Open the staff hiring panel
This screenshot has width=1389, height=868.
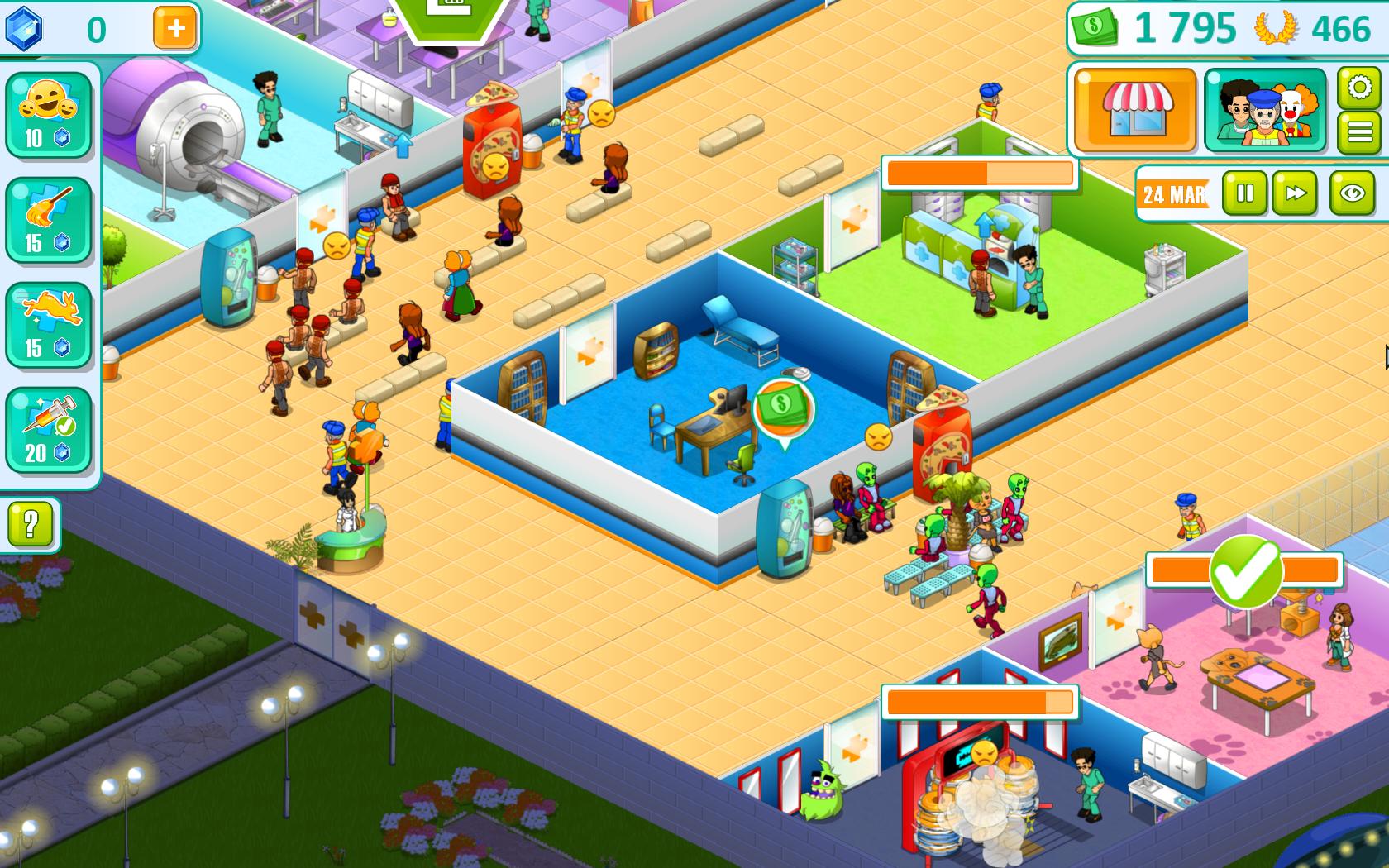(x=1265, y=112)
